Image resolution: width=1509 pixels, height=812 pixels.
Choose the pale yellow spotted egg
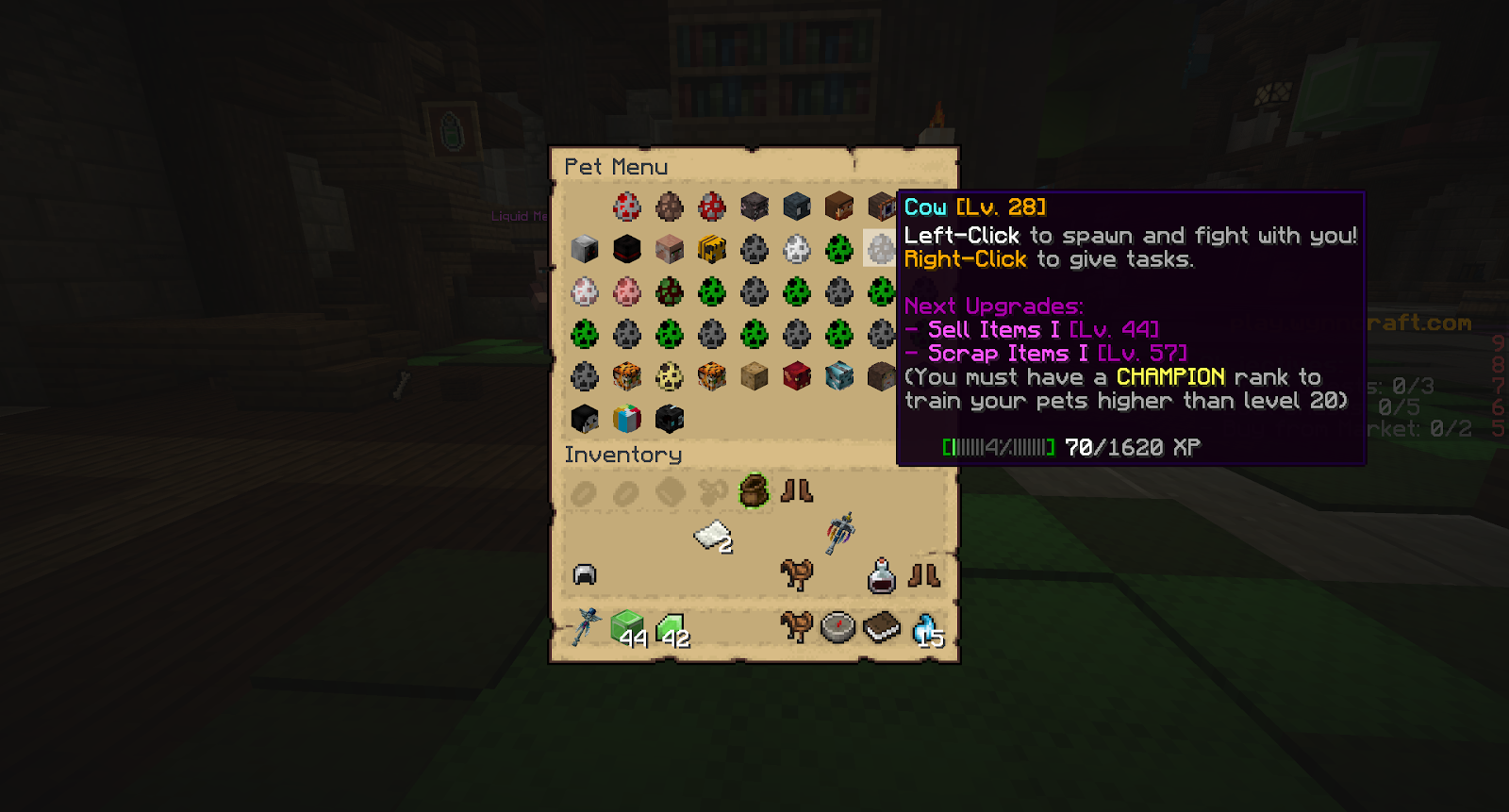[x=670, y=376]
